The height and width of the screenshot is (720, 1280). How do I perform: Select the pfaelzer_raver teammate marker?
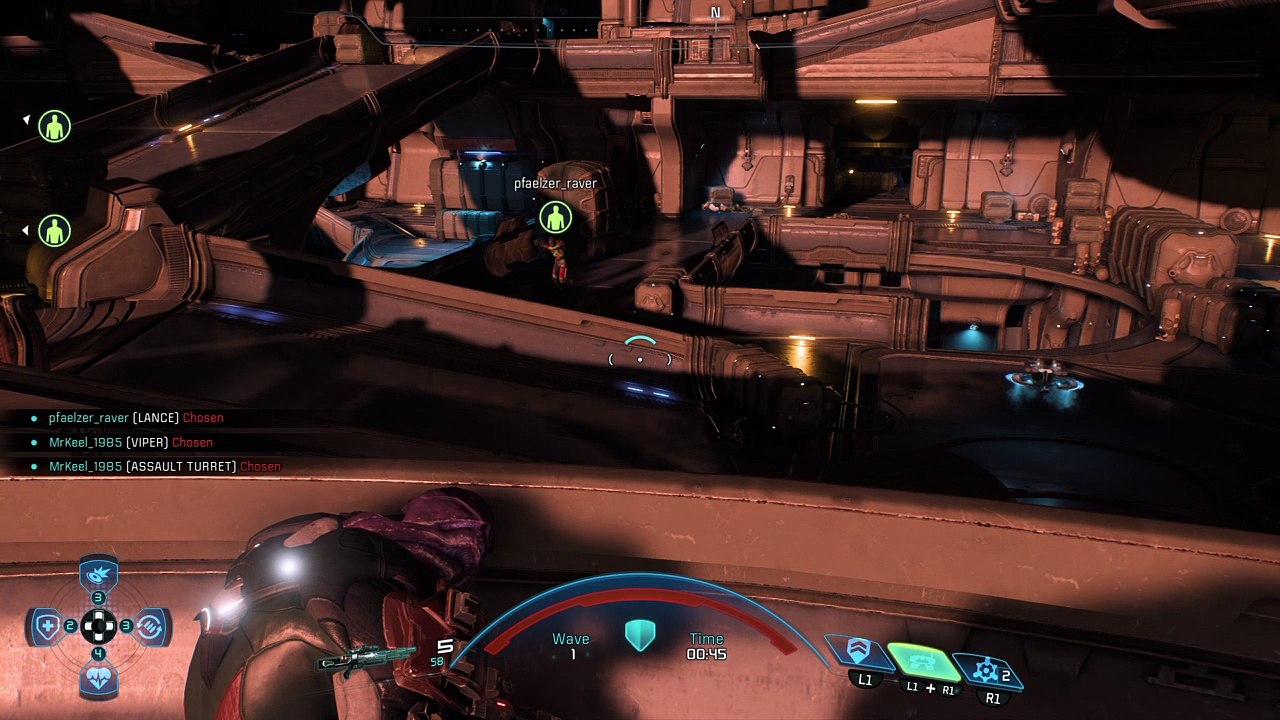[555, 216]
